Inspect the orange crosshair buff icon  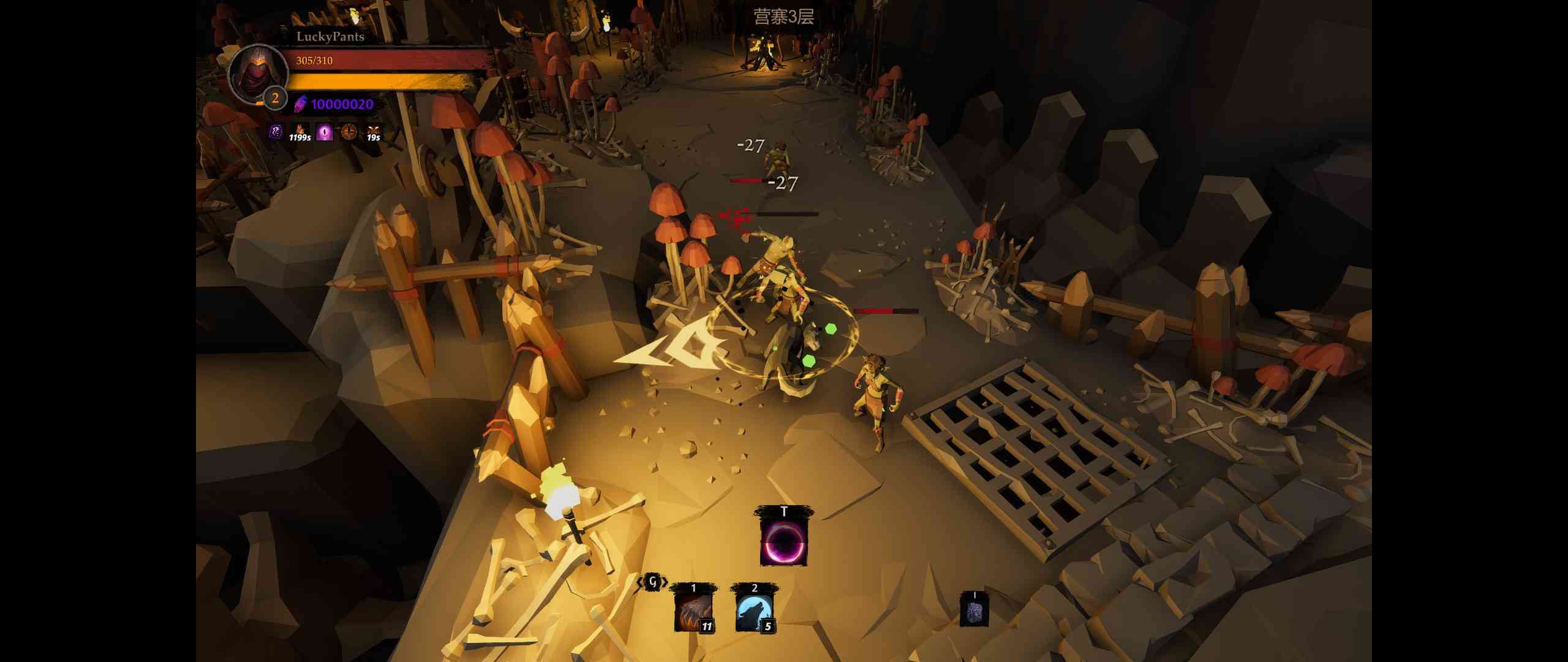349,132
